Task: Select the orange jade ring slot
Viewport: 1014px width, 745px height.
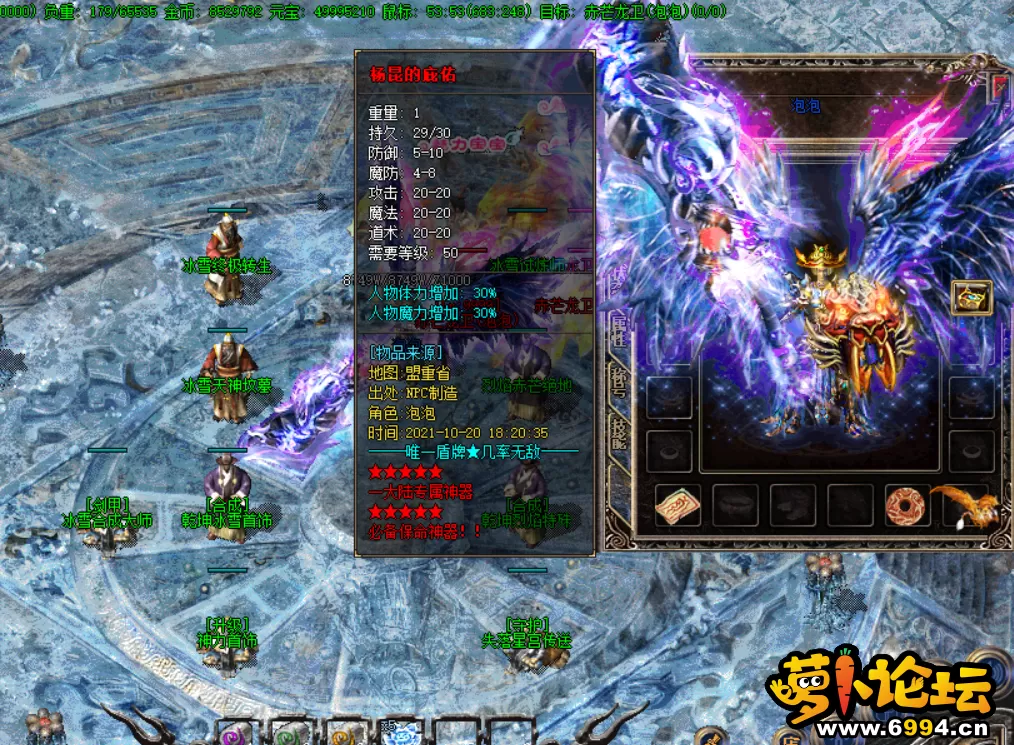Action: pos(908,506)
